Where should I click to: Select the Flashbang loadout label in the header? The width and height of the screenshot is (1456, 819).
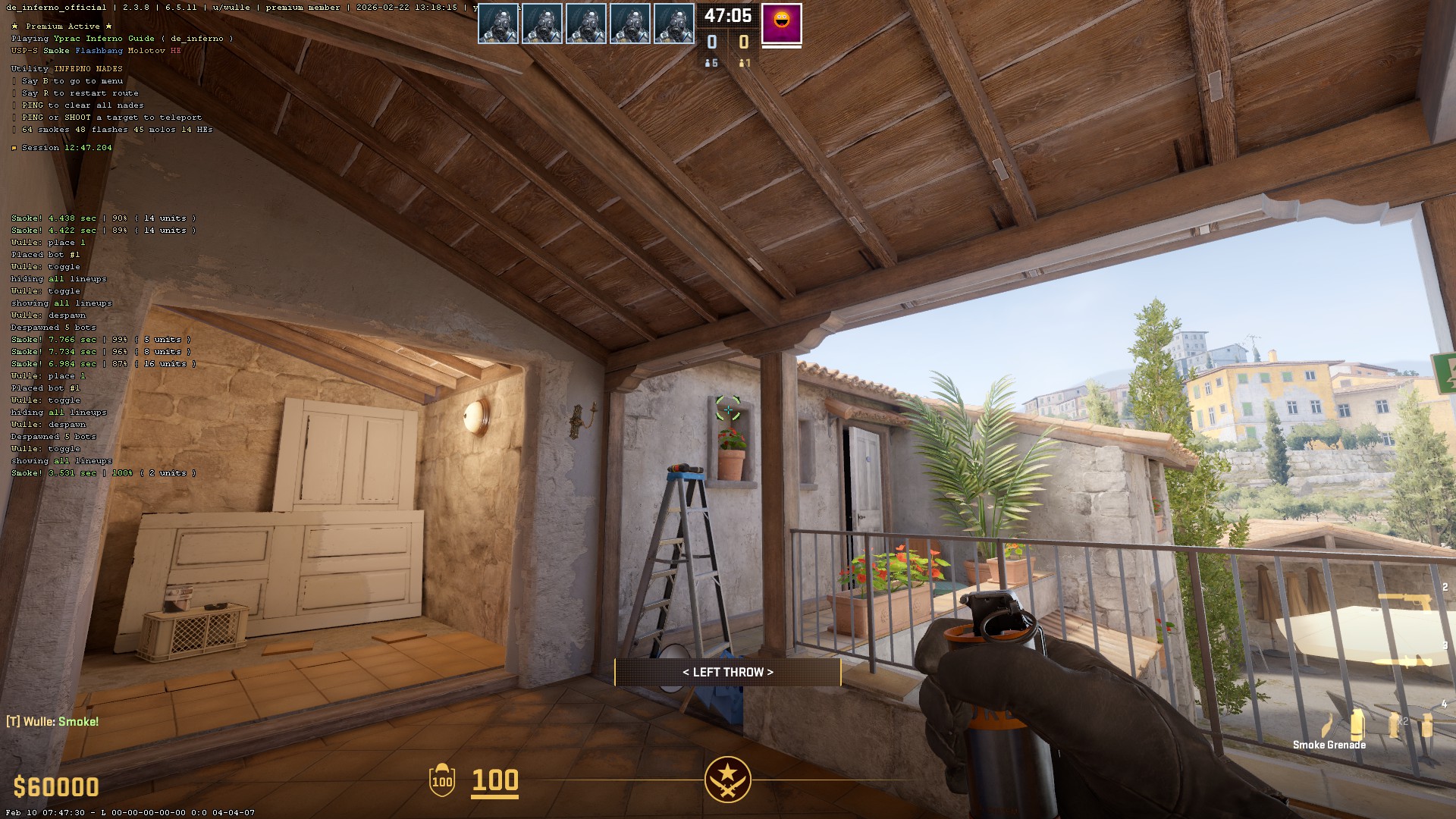(x=99, y=51)
